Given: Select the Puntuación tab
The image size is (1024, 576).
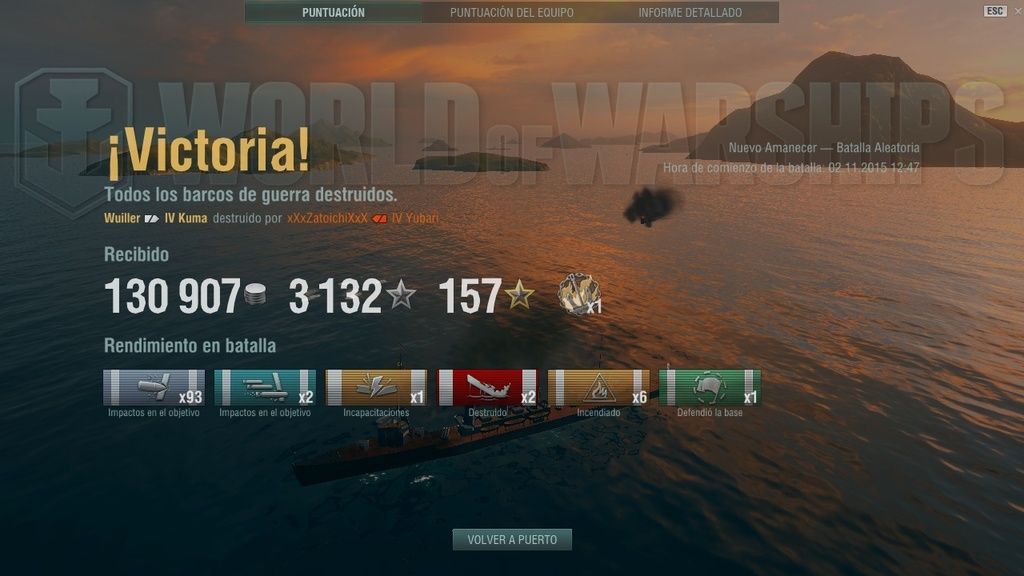Looking at the screenshot, I should [333, 13].
